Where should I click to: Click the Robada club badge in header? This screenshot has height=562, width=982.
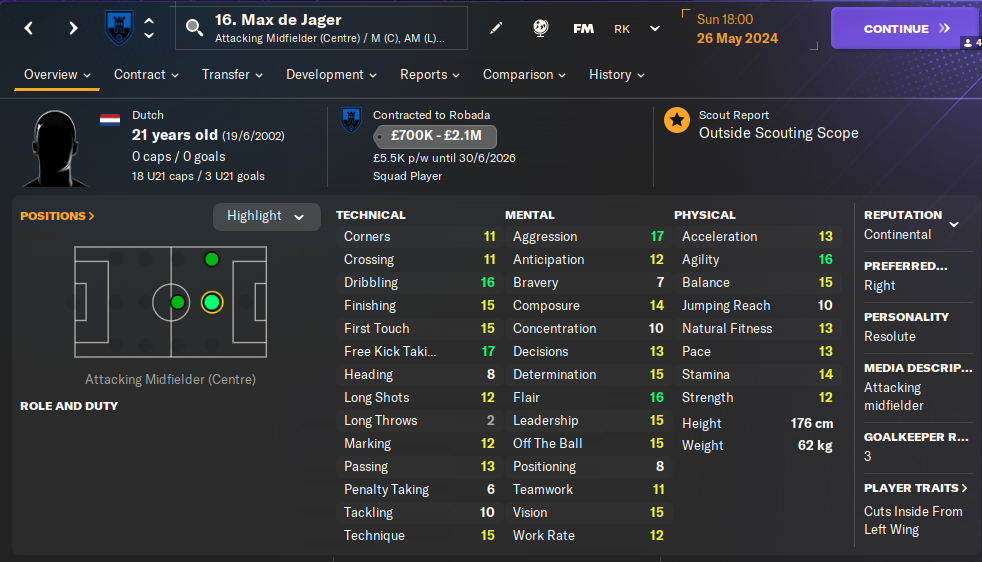(x=119, y=29)
